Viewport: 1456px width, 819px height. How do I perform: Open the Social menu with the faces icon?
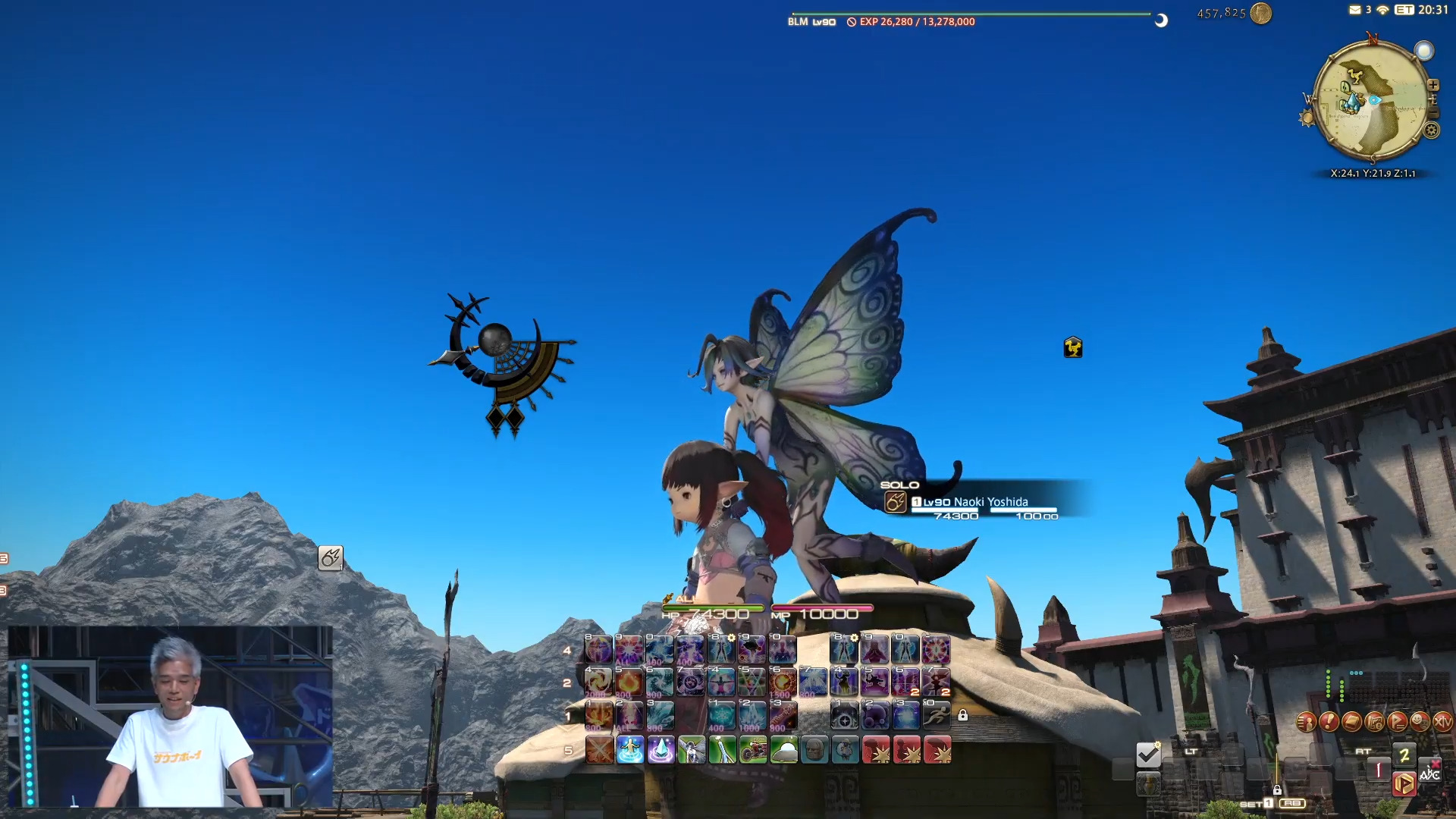tap(1420, 722)
